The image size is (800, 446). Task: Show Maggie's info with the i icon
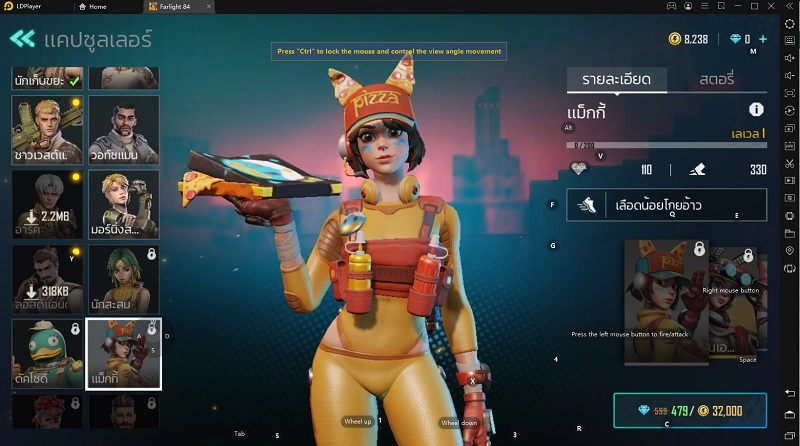pos(756,110)
